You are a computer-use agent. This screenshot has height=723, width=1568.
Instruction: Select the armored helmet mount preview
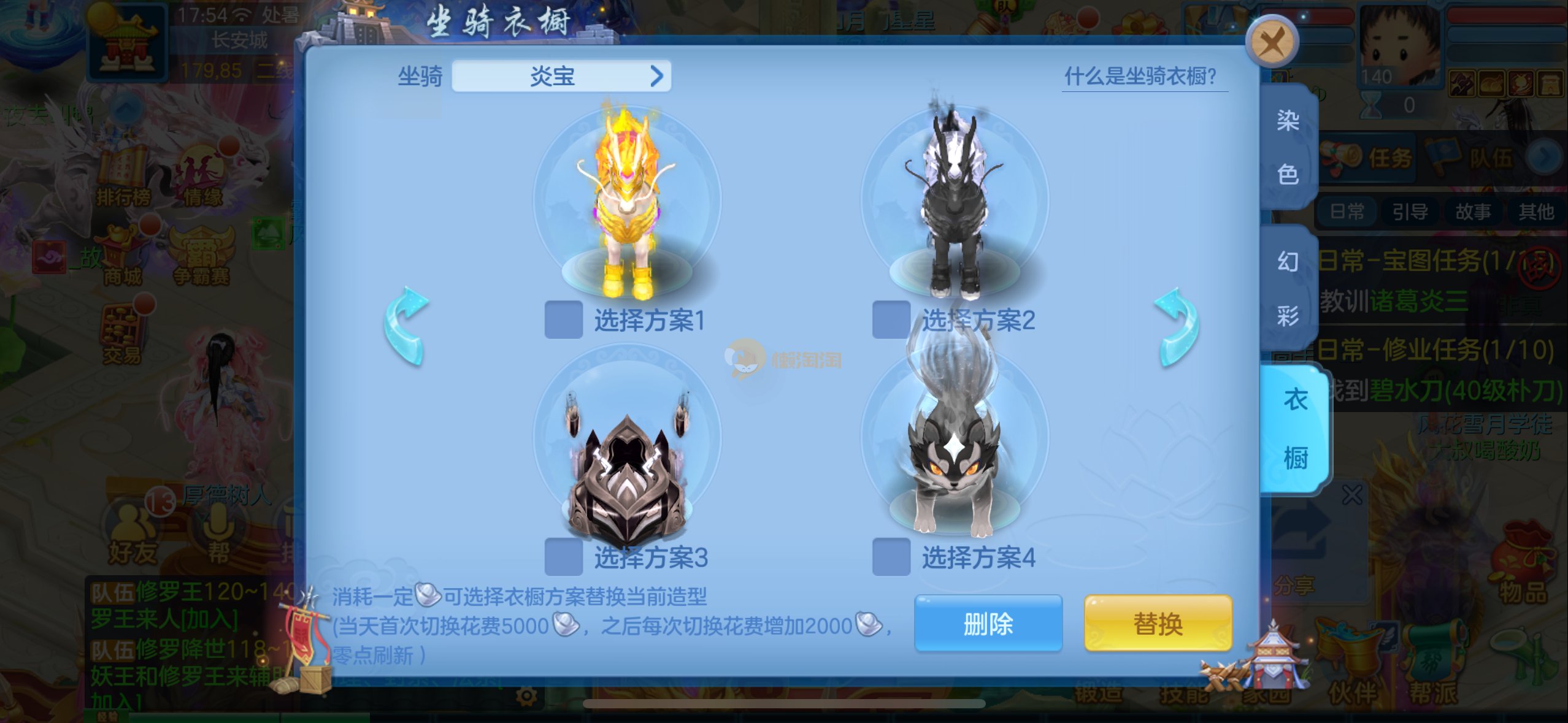(x=627, y=466)
